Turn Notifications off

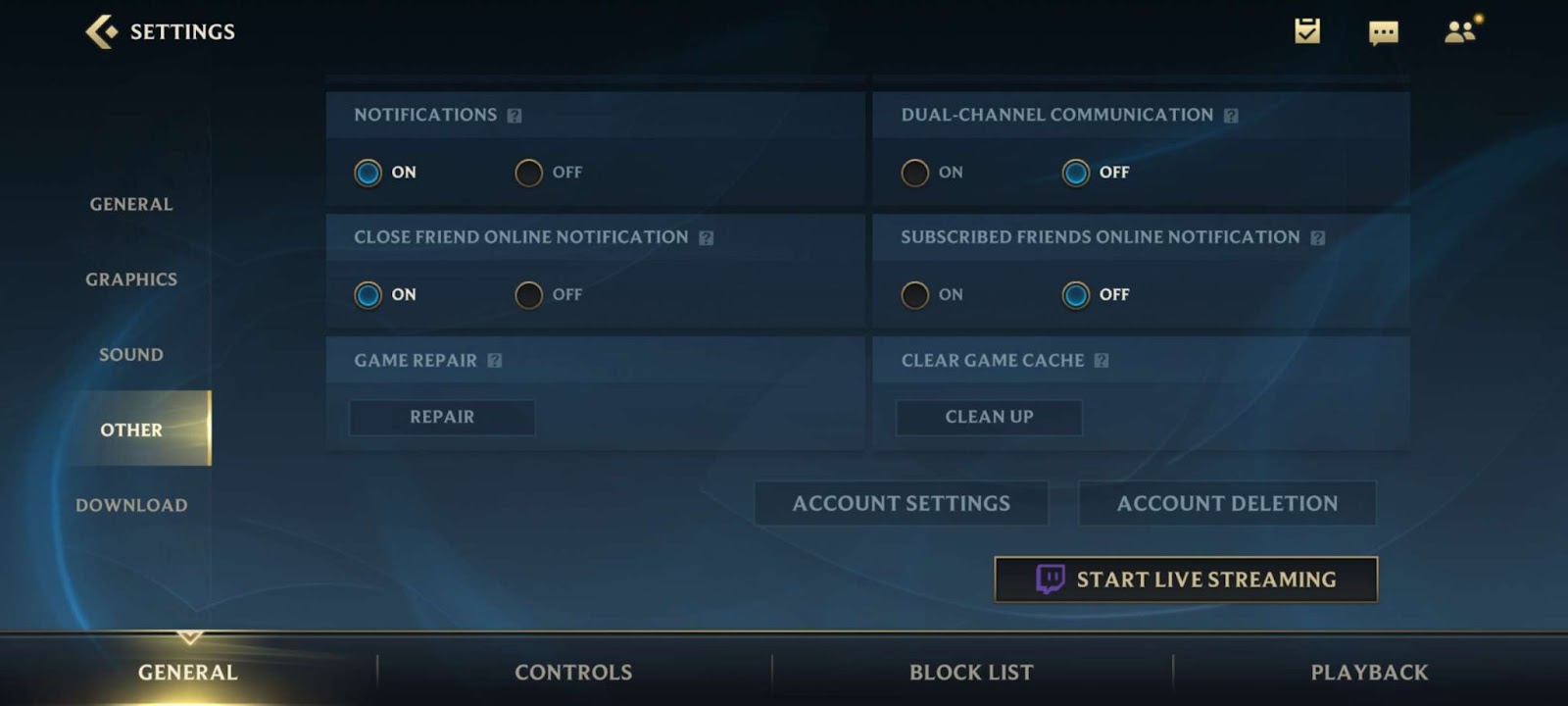529,173
